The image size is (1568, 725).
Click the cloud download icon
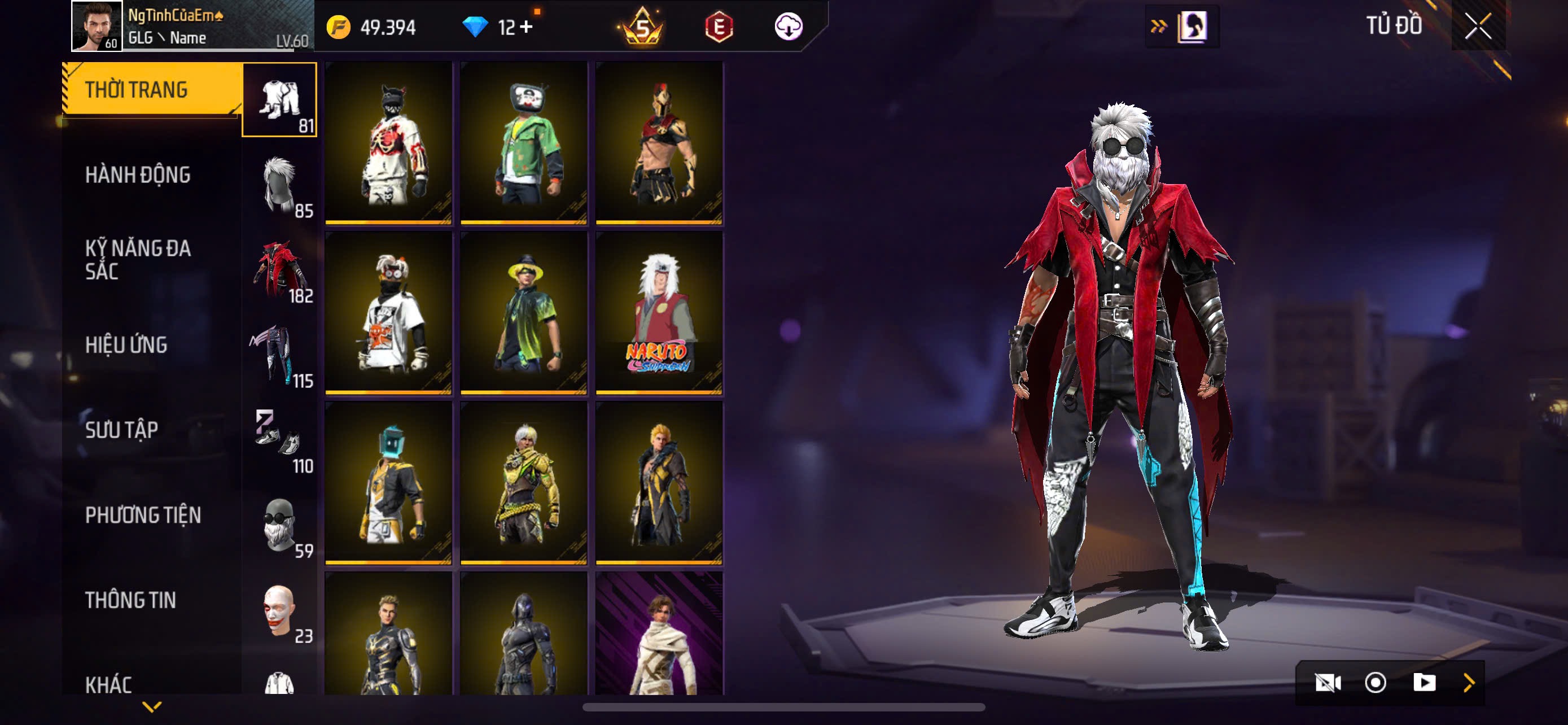coord(789,27)
